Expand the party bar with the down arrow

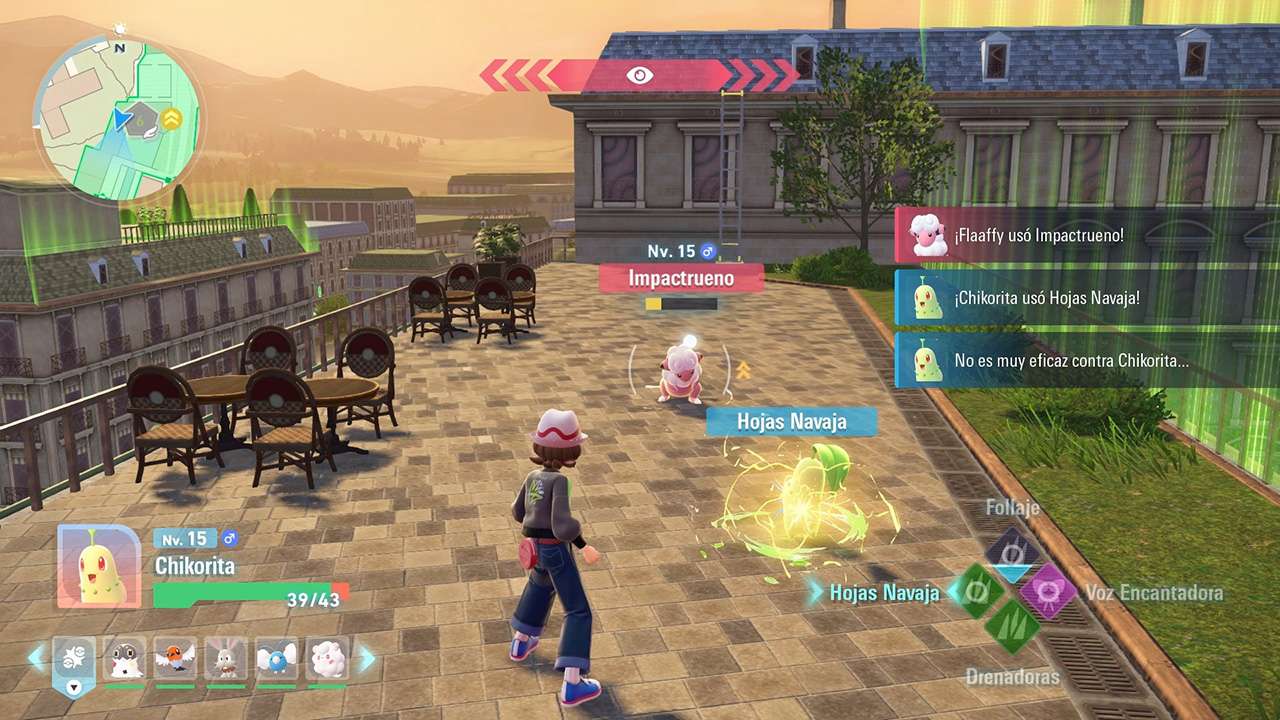[x=73, y=688]
